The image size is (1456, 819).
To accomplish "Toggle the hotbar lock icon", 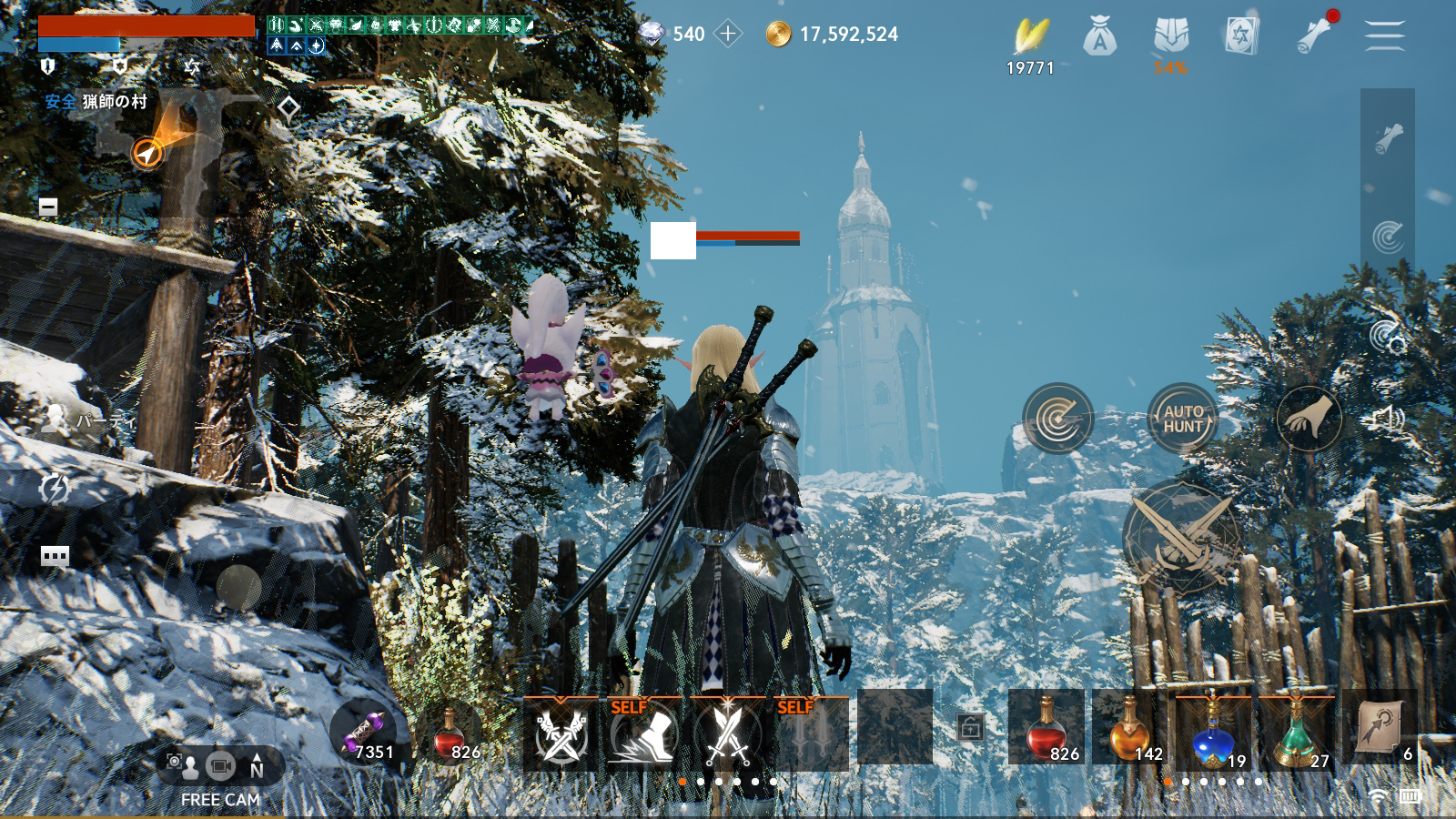I will pyautogui.click(x=970, y=728).
